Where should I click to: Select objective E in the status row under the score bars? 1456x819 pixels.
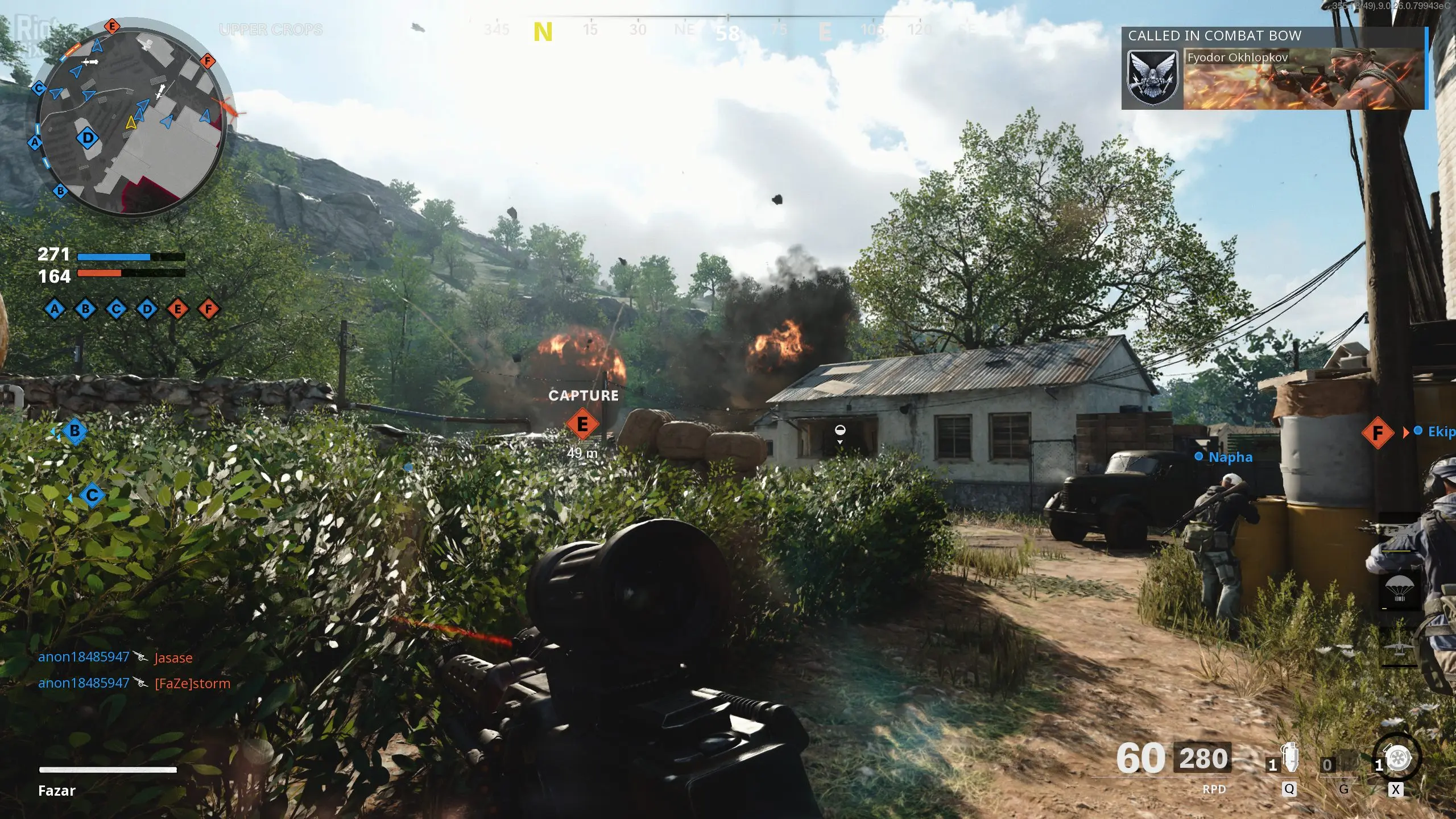178,309
